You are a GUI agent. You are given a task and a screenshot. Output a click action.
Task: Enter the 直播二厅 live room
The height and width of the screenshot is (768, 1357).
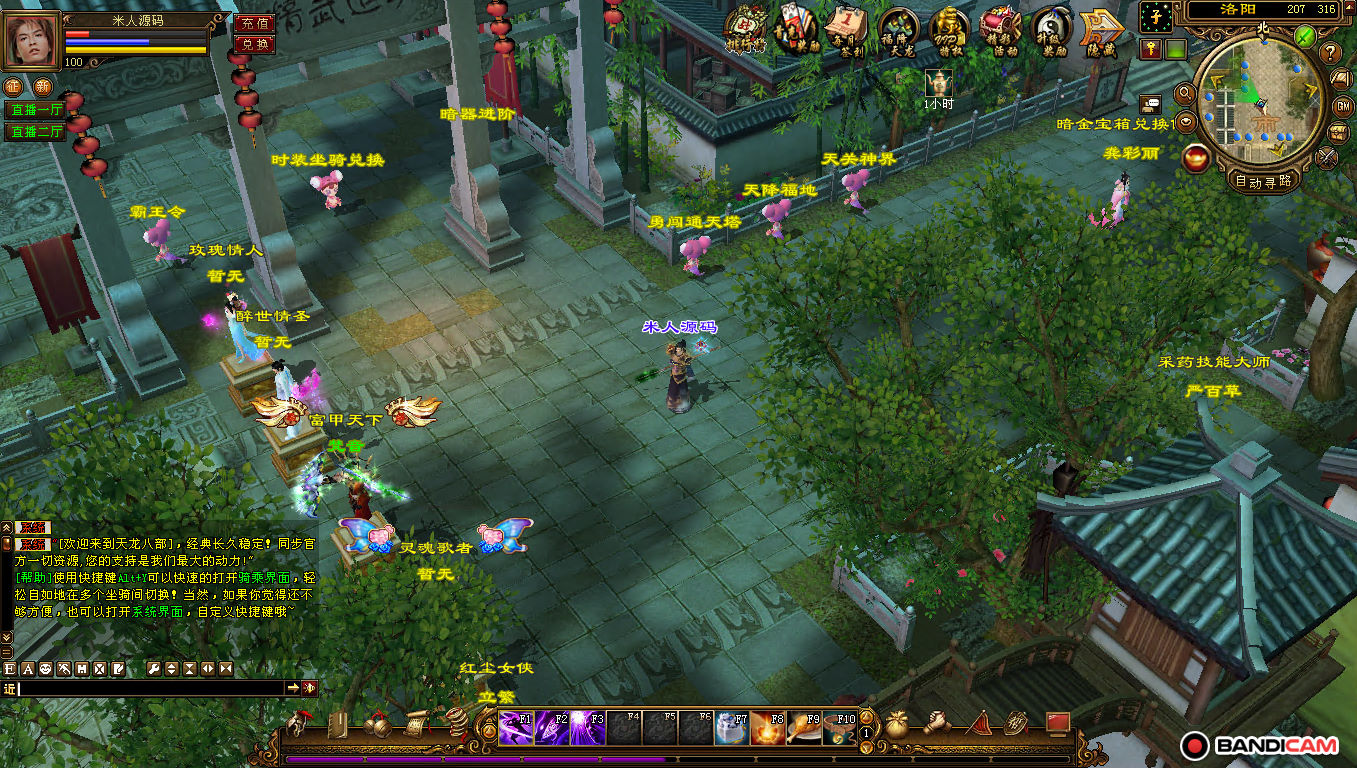36,132
